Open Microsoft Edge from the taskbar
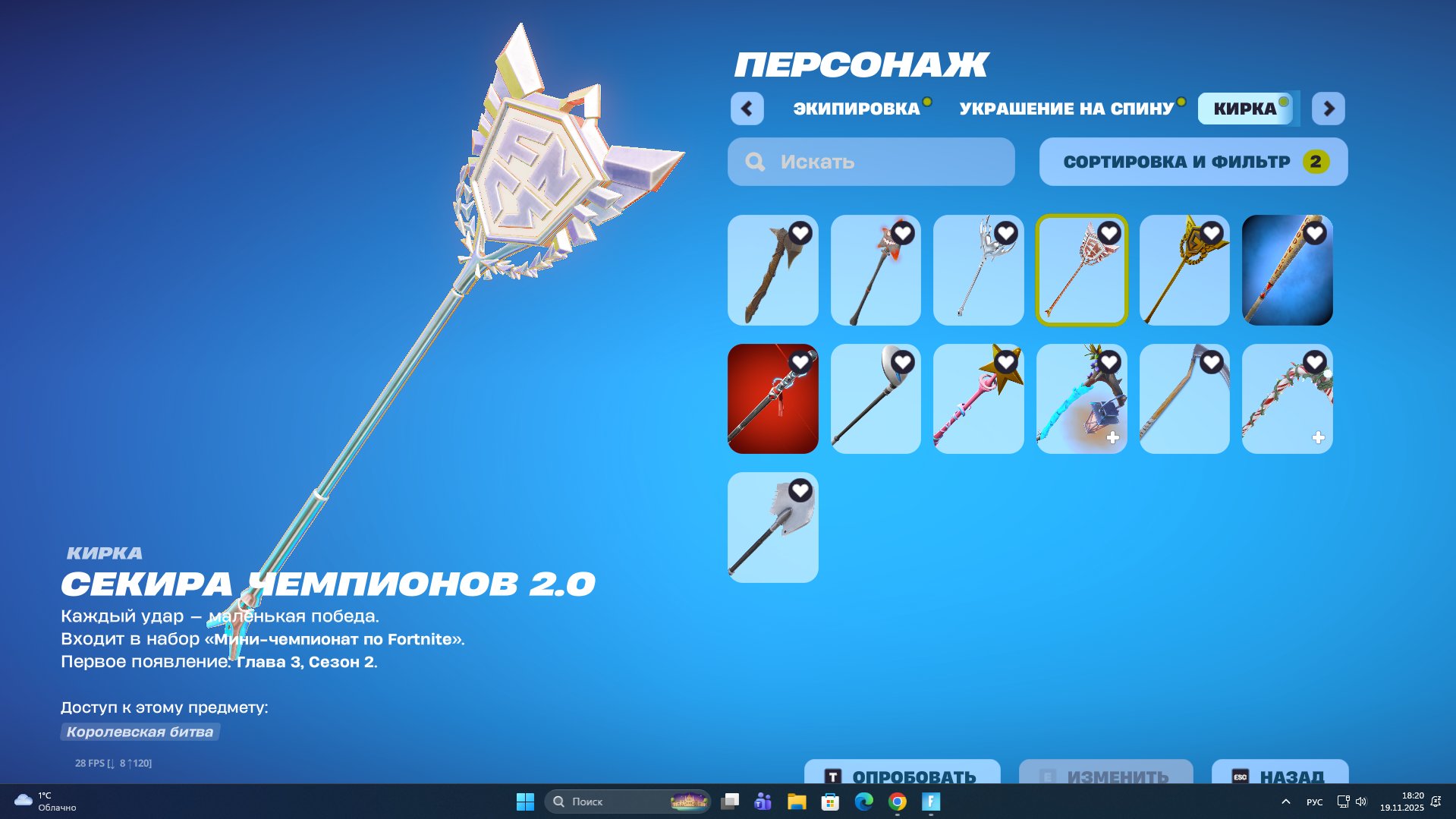This screenshot has width=1456, height=819. coord(865,802)
